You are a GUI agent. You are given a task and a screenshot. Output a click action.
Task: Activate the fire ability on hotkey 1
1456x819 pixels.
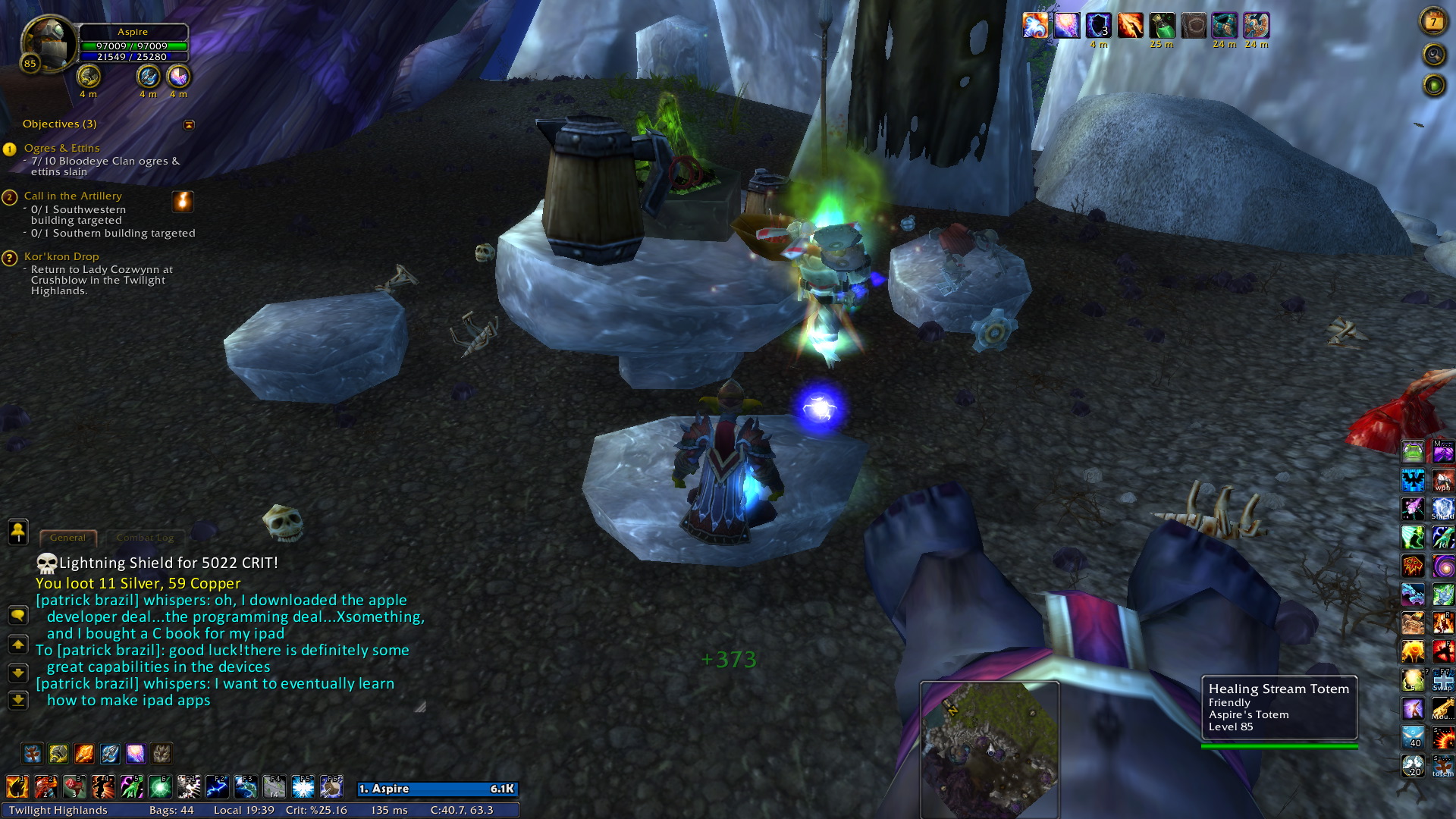[x=17, y=787]
